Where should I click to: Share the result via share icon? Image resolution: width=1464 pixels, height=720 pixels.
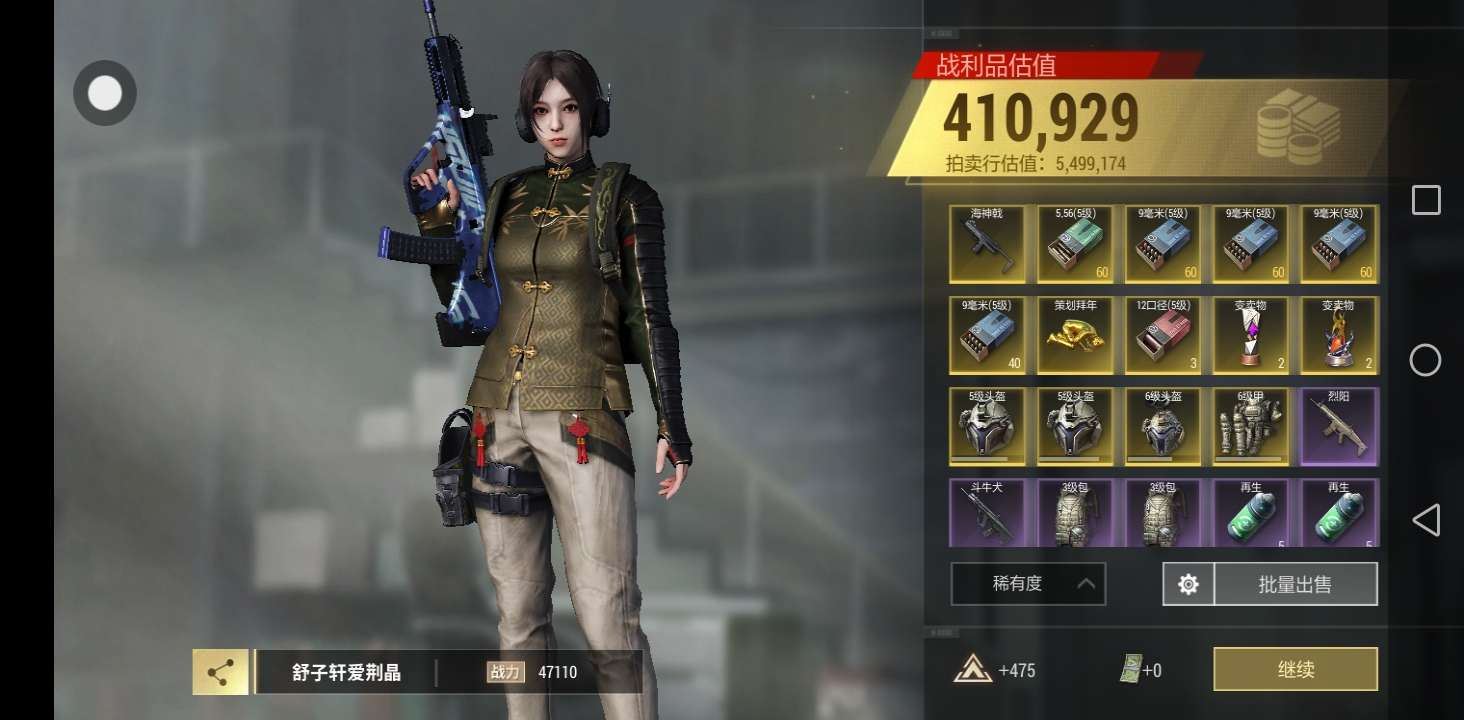tap(220, 672)
